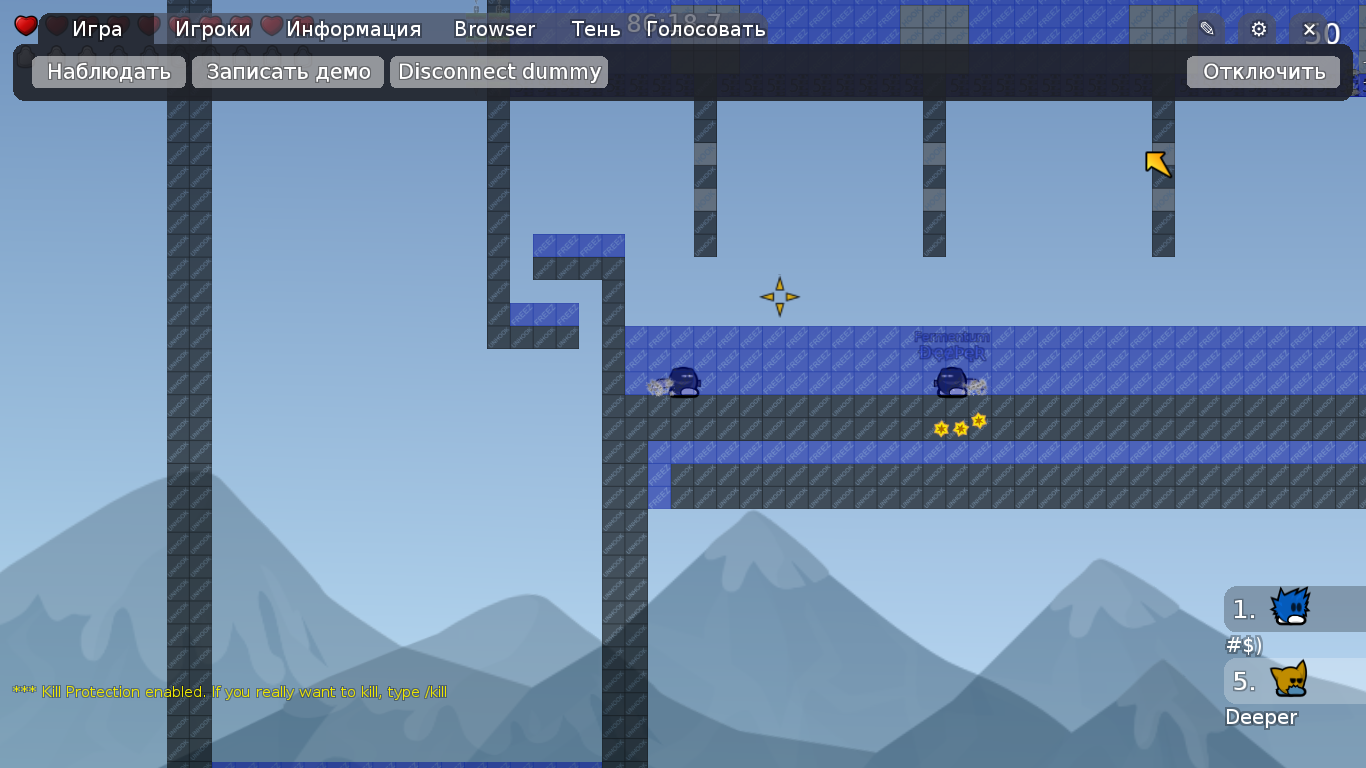Screen dimensions: 1366x768
Task: Switch to the Тень tab
Action: coord(595,29)
